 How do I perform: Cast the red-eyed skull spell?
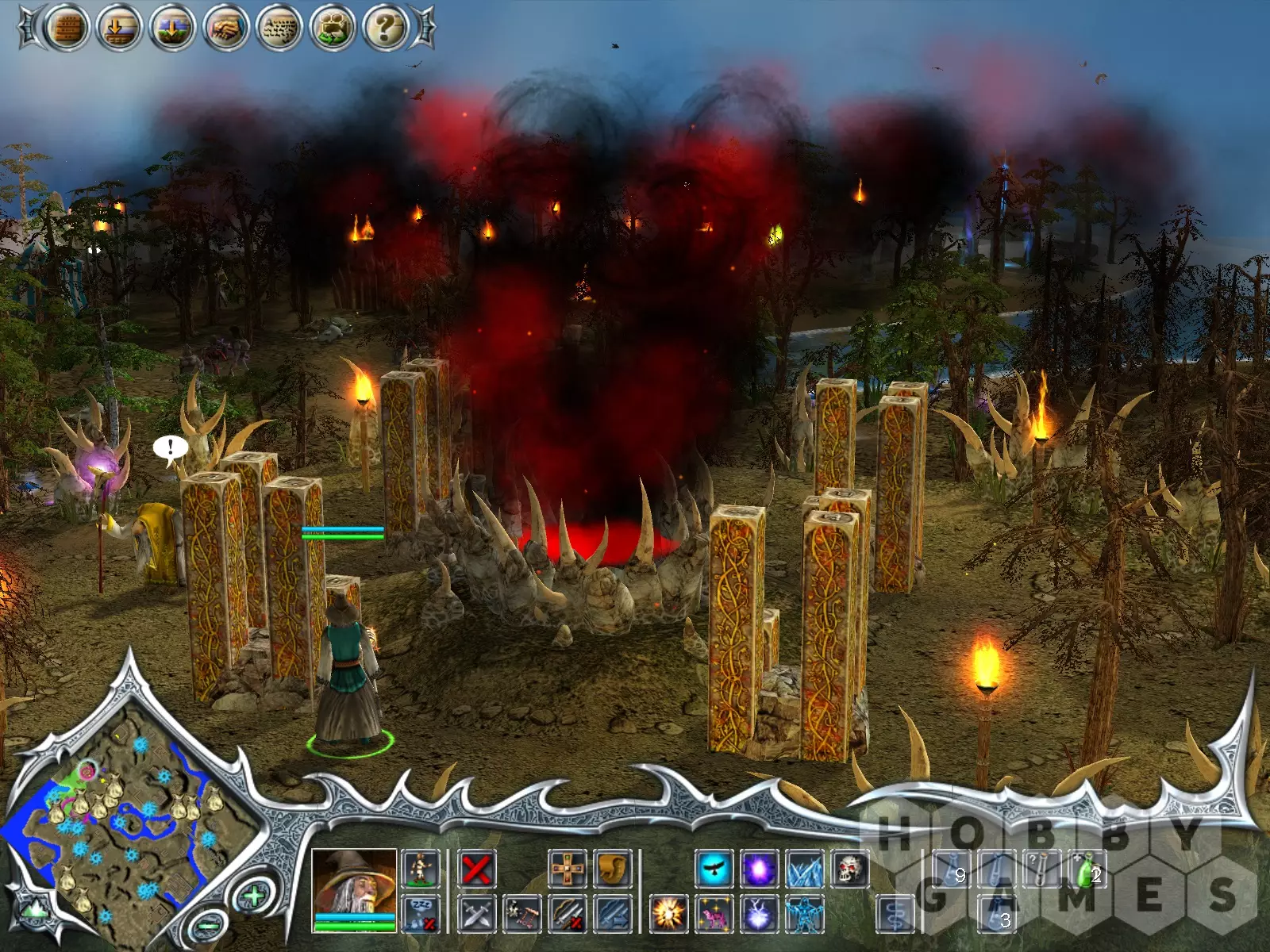point(849,869)
